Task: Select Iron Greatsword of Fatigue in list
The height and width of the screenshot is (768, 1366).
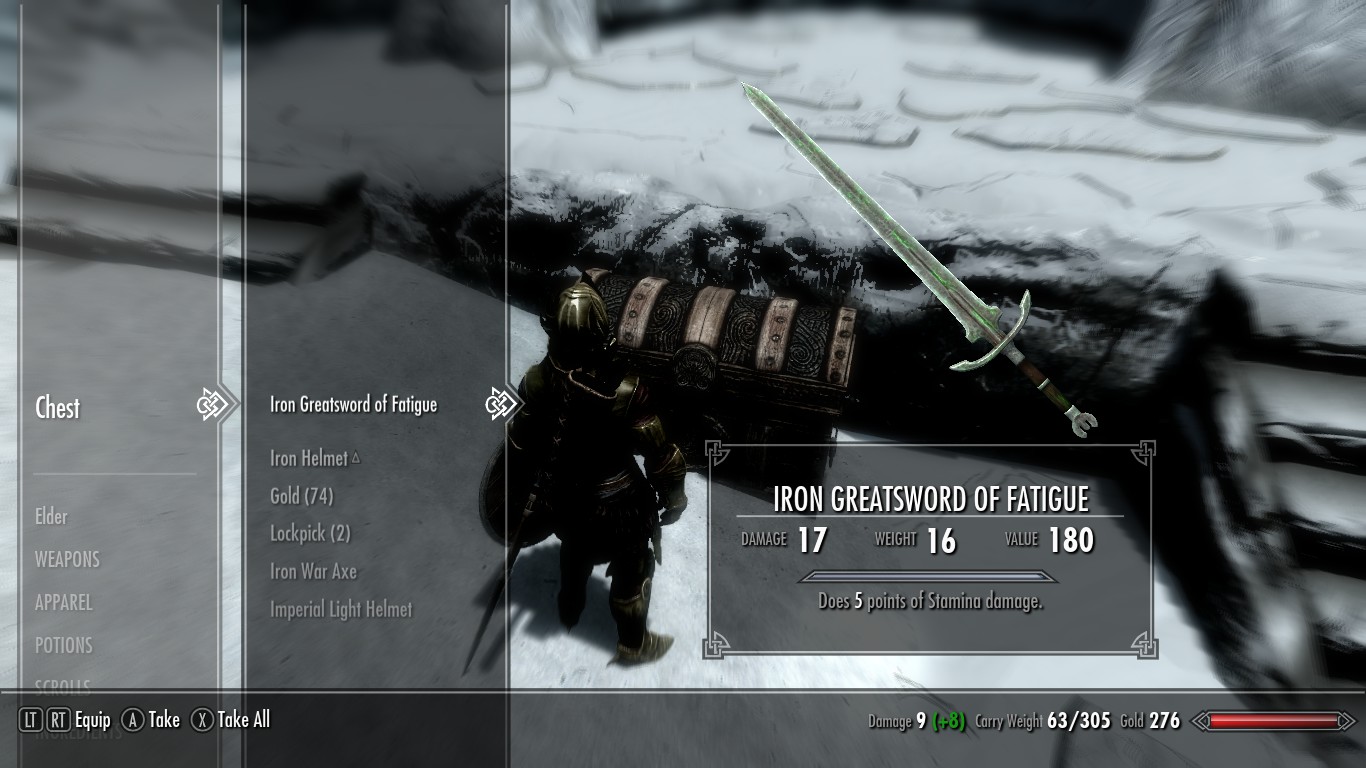Action: pyautogui.click(x=353, y=405)
